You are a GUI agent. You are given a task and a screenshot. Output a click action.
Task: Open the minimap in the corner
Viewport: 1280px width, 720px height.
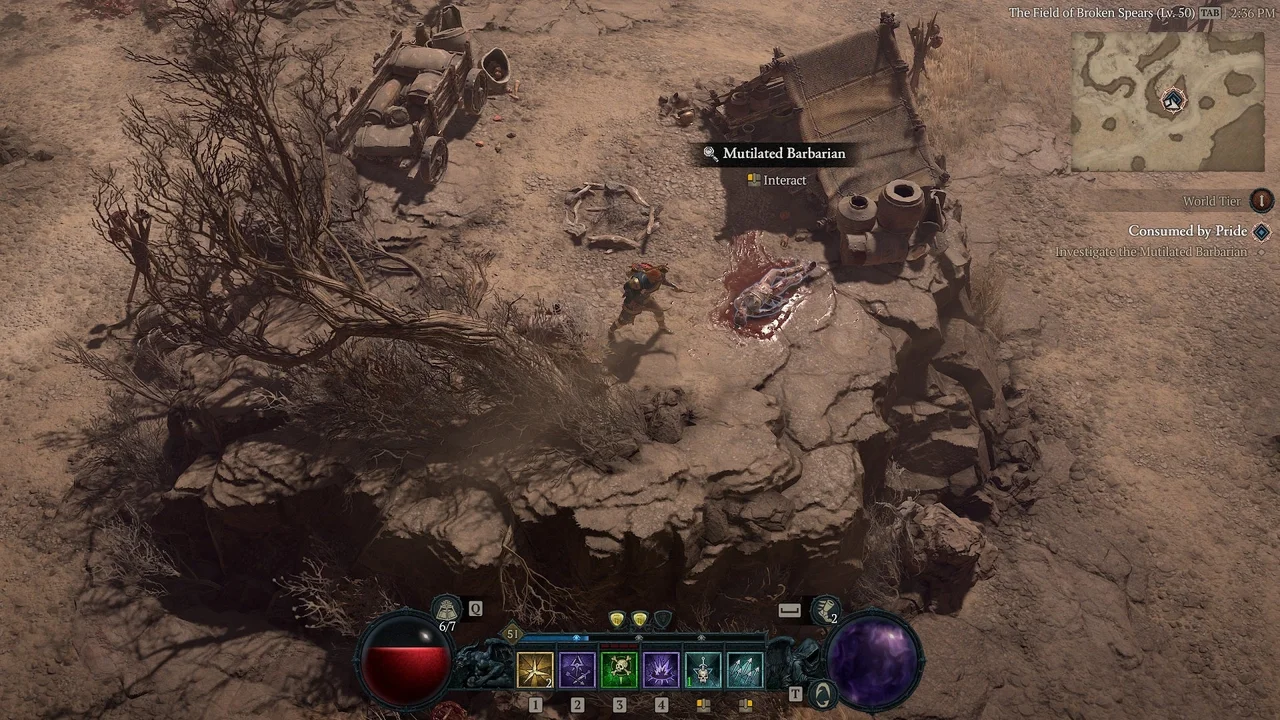pyautogui.click(x=1167, y=101)
